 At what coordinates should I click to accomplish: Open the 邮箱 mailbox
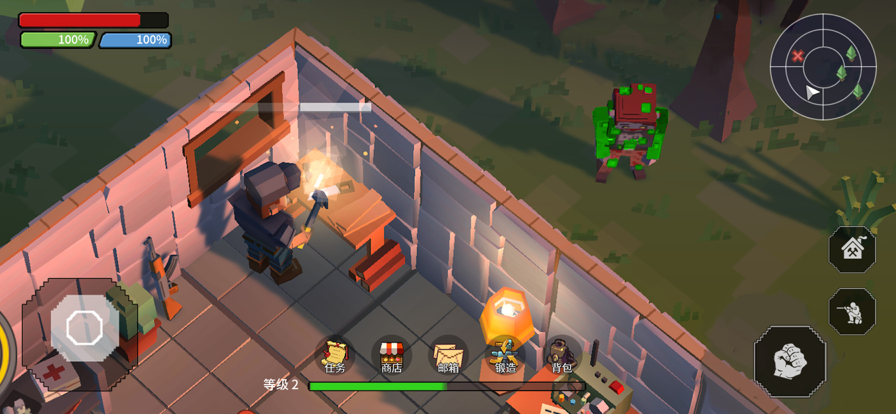(449, 356)
